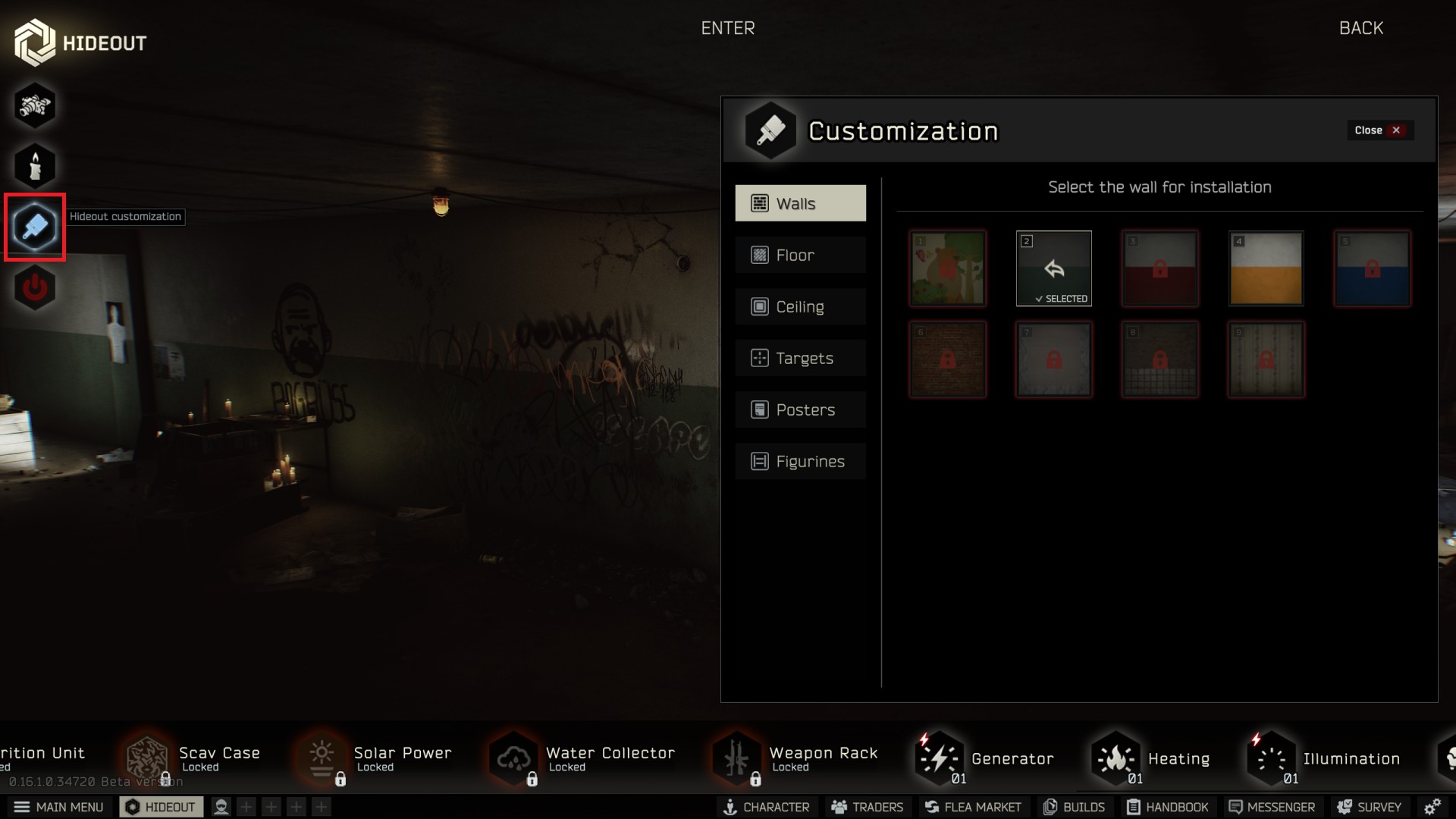The width and height of the screenshot is (1456, 819).
Task: Select the orange and white wall thumbnail
Action: click(x=1266, y=268)
